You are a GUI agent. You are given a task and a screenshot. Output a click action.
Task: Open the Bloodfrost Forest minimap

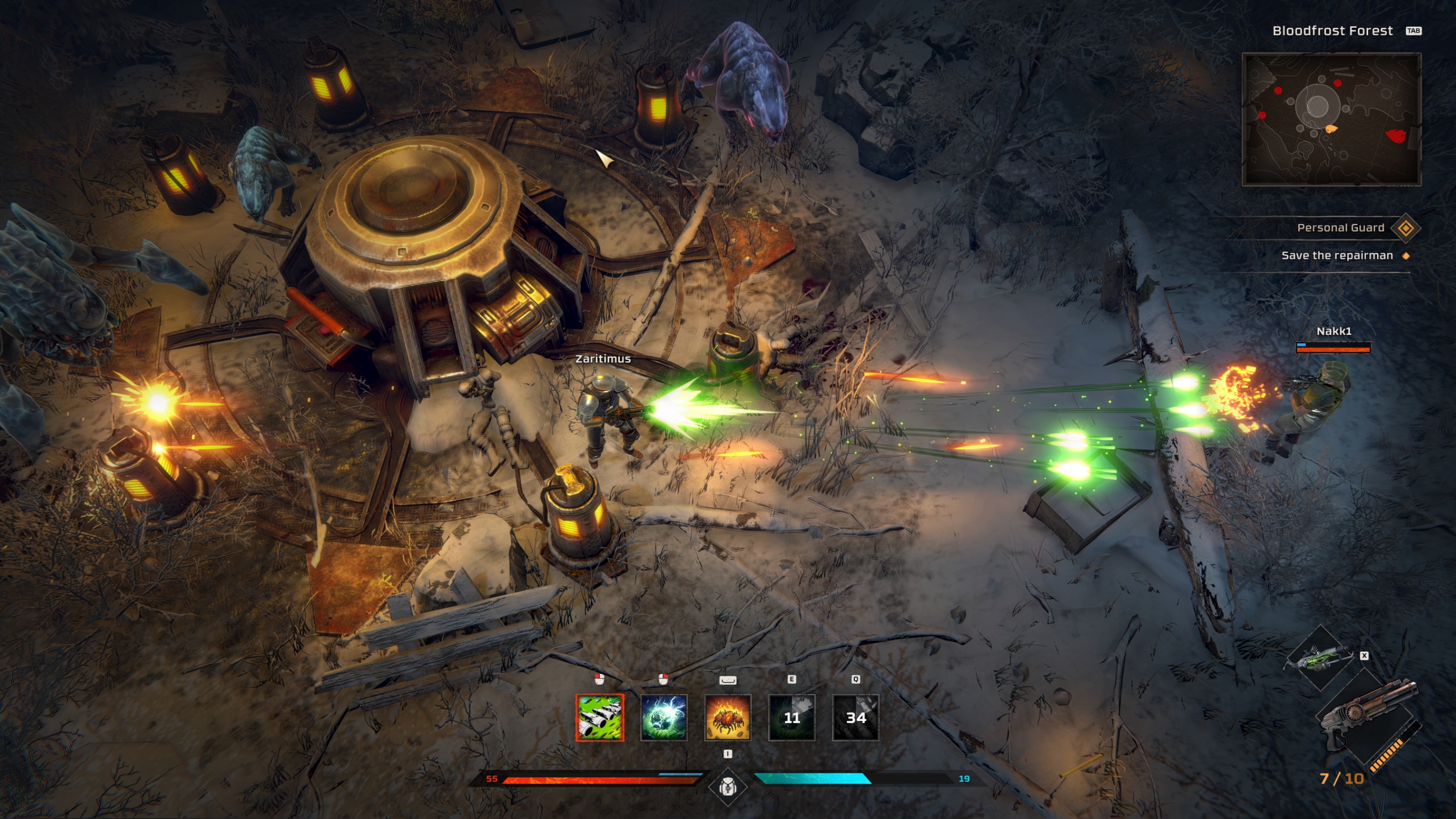click(1331, 119)
